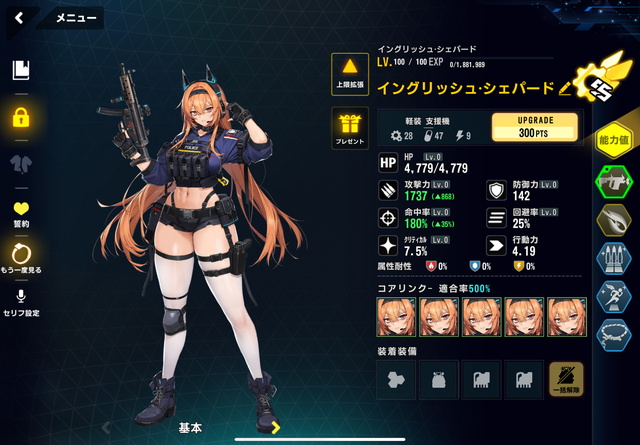This screenshot has width=640, height=445.
Task: Edit the character name with the pencil icon
Action: pos(565,88)
